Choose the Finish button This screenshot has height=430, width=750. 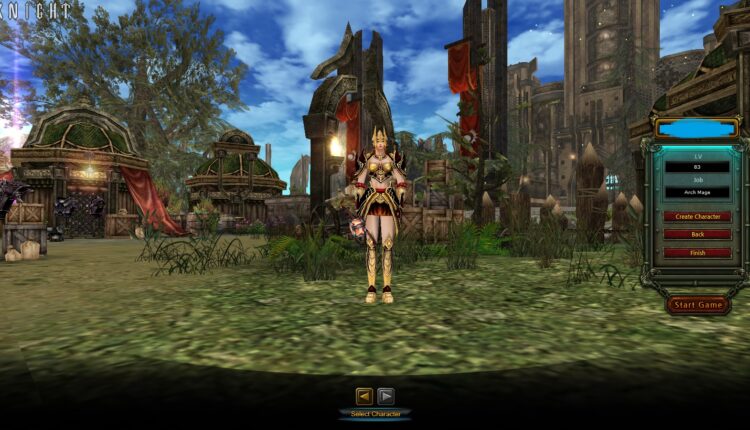tap(697, 252)
